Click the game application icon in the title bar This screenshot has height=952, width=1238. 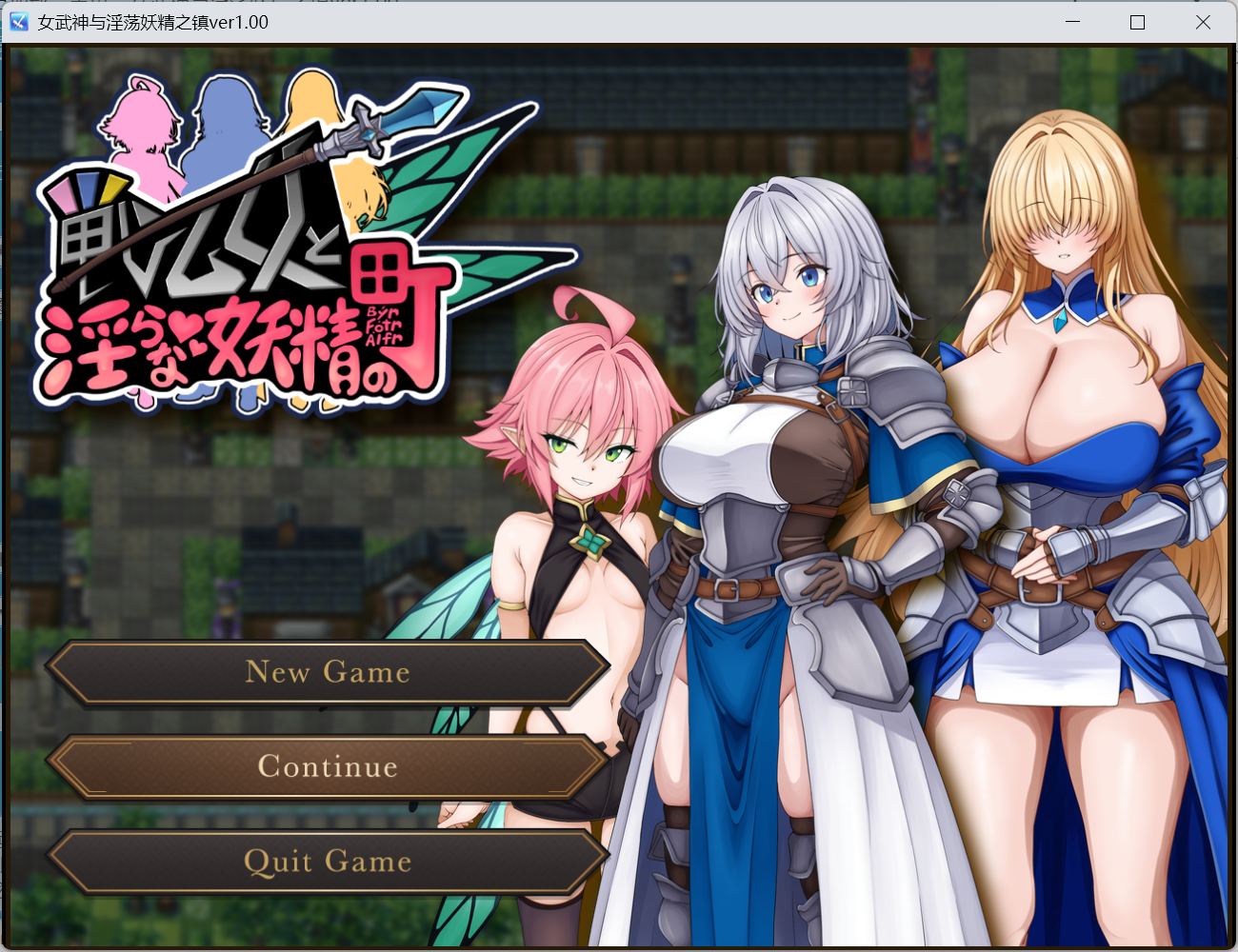click(x=17, y=21)
